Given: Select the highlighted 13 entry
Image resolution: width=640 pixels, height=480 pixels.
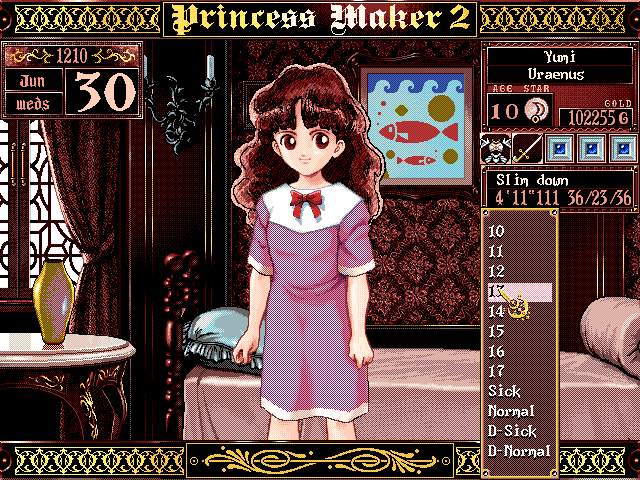Looking at the screenshot, I should (518, 291).
